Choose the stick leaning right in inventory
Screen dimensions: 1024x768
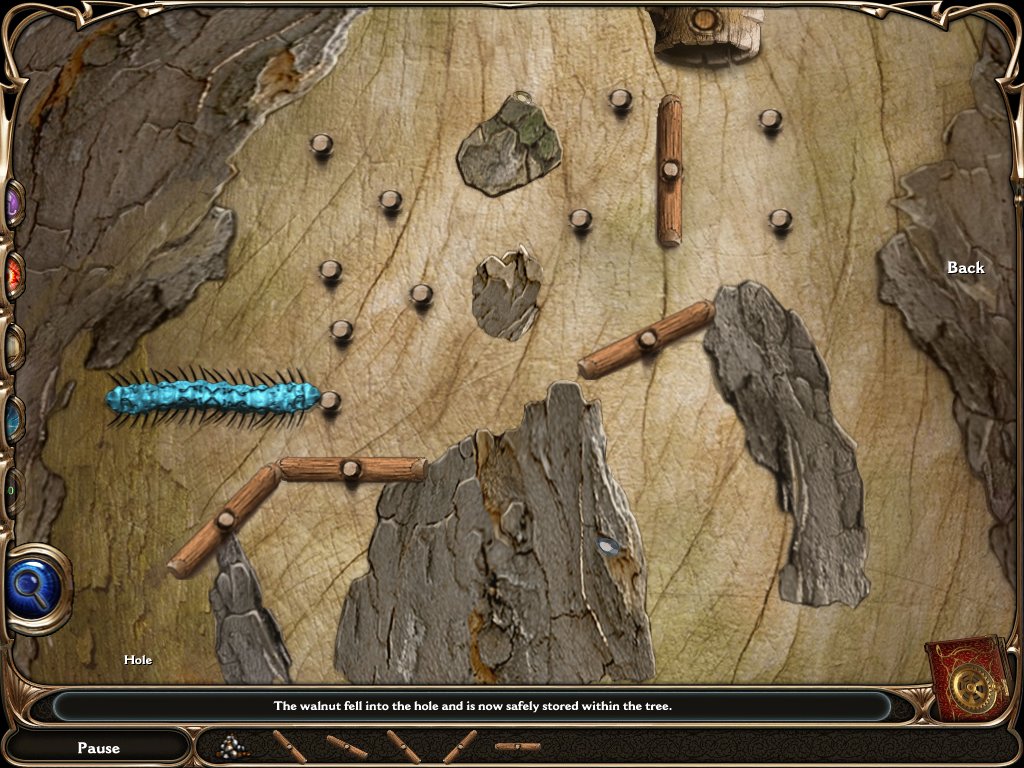coord(460,746)
